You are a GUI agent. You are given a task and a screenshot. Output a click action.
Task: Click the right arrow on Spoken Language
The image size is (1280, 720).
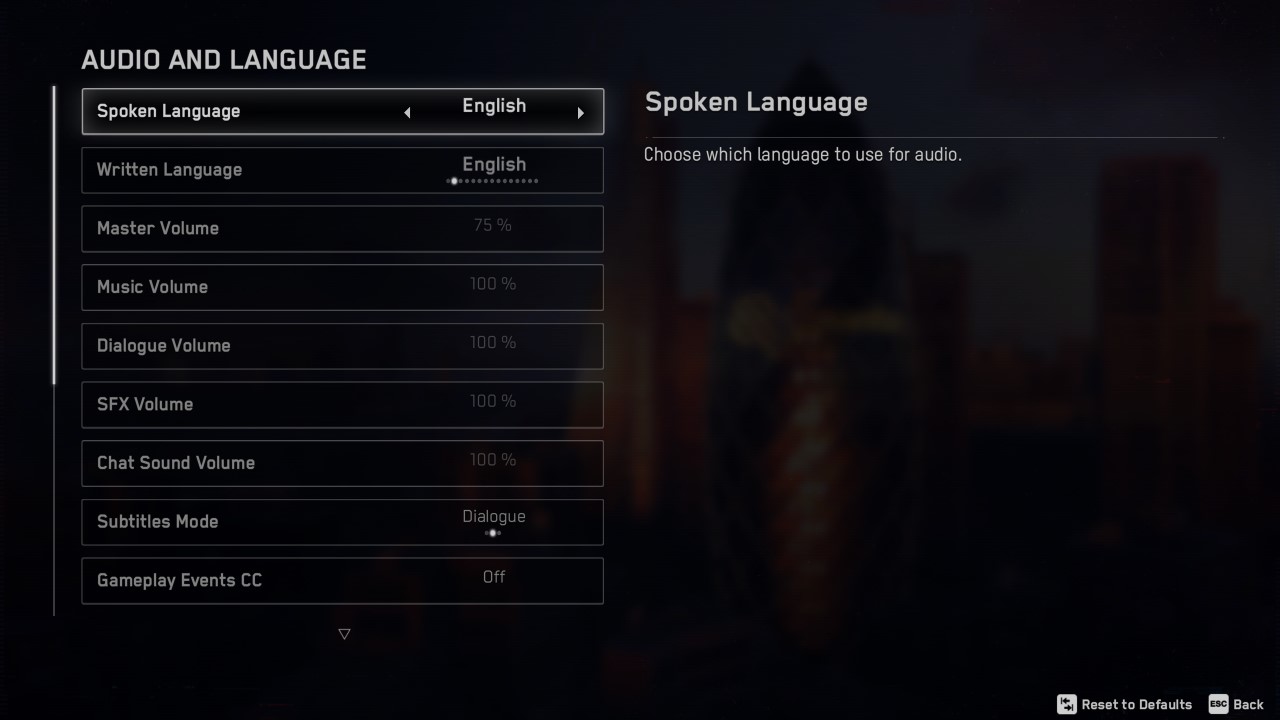point(581,111)
